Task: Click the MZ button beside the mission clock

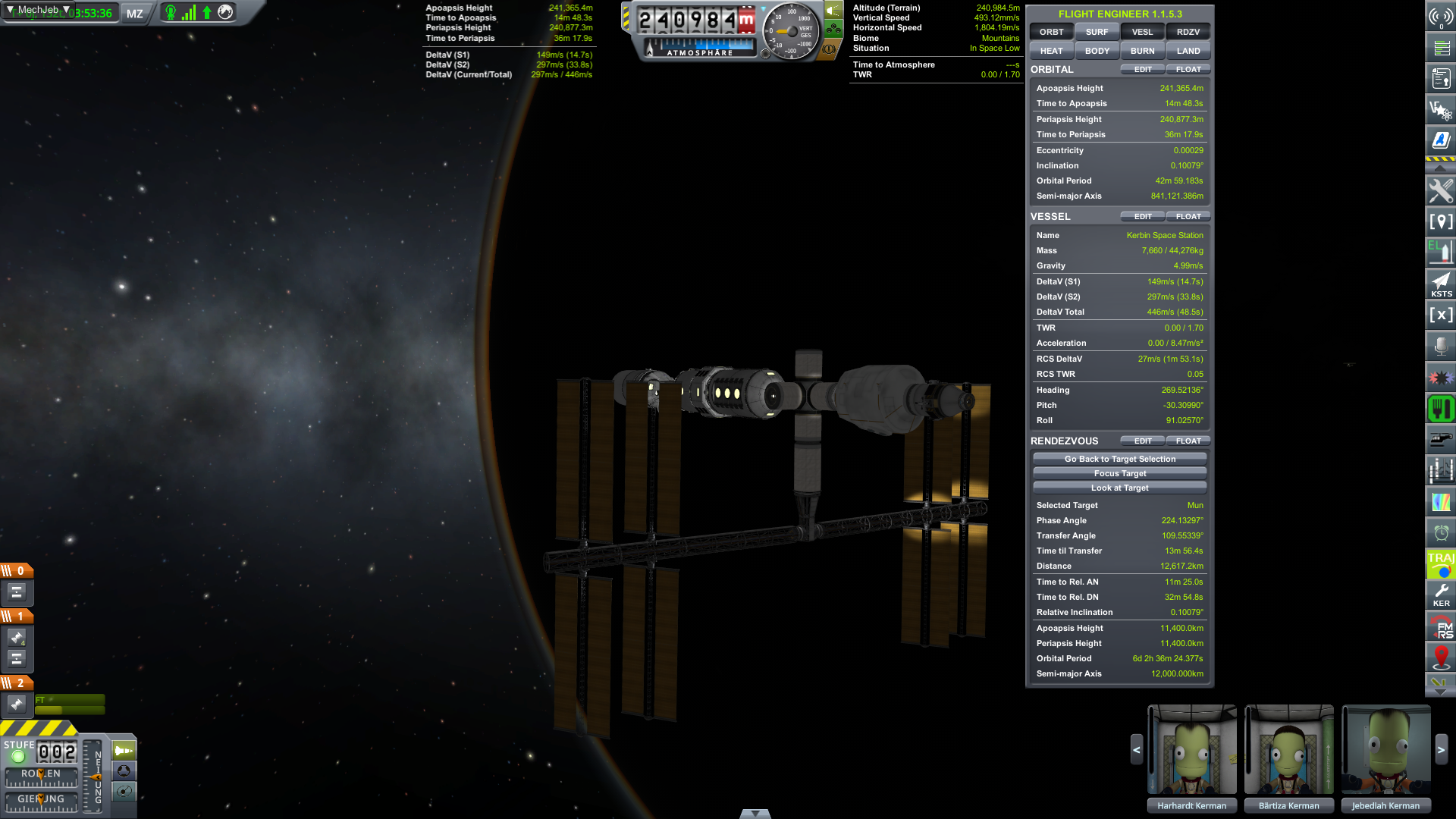Action: point(135,13)
